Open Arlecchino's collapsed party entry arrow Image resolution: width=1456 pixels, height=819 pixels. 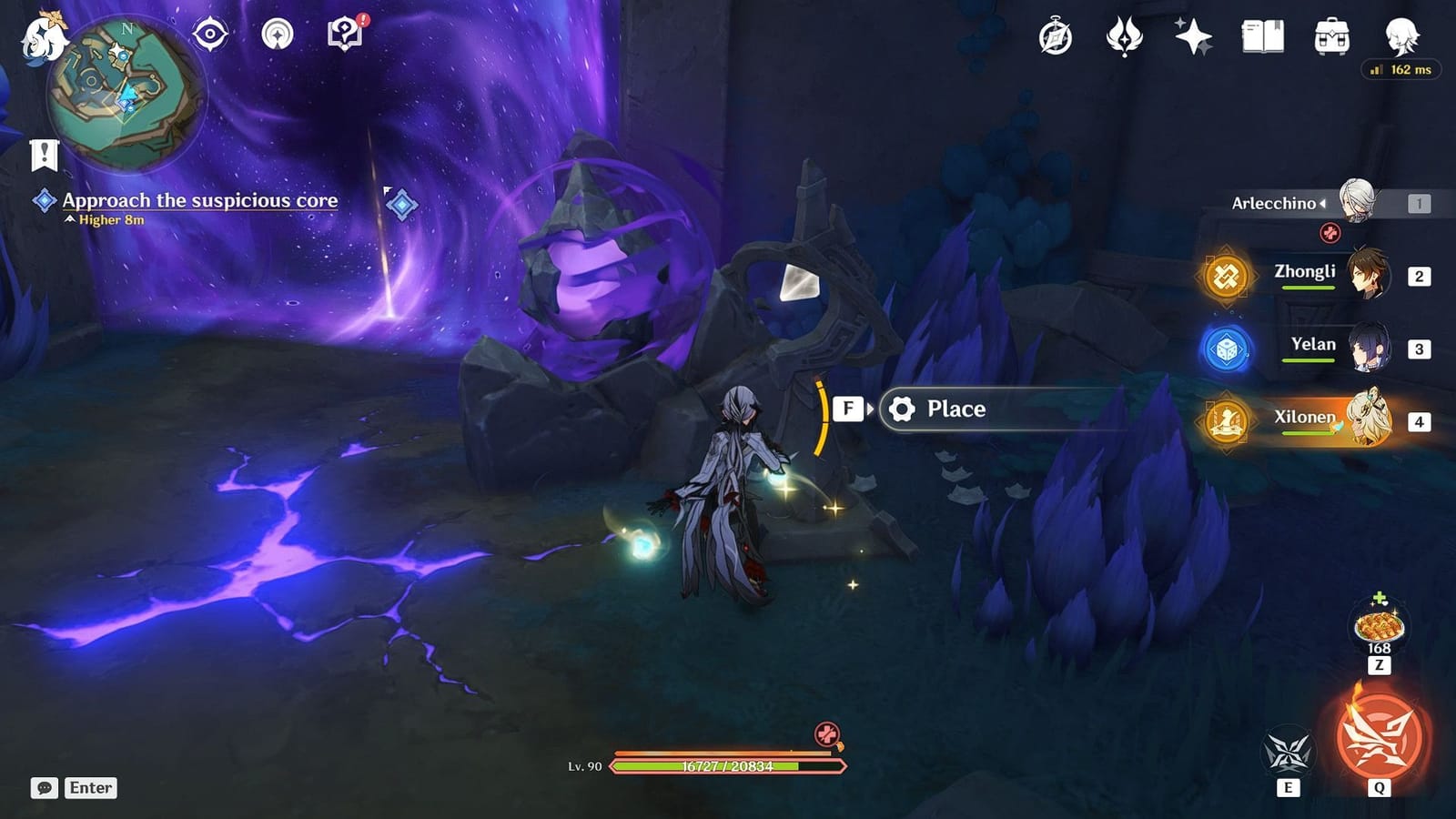1321,204
